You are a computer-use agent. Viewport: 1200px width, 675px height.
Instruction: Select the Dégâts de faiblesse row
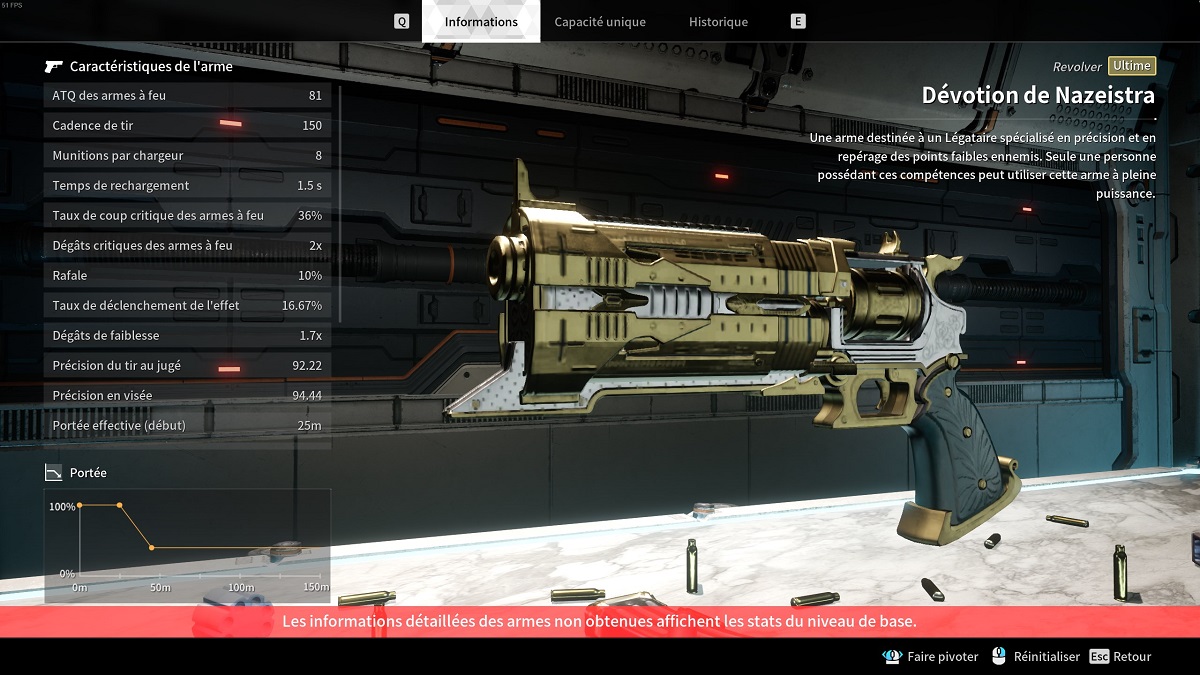coord(187,336)
